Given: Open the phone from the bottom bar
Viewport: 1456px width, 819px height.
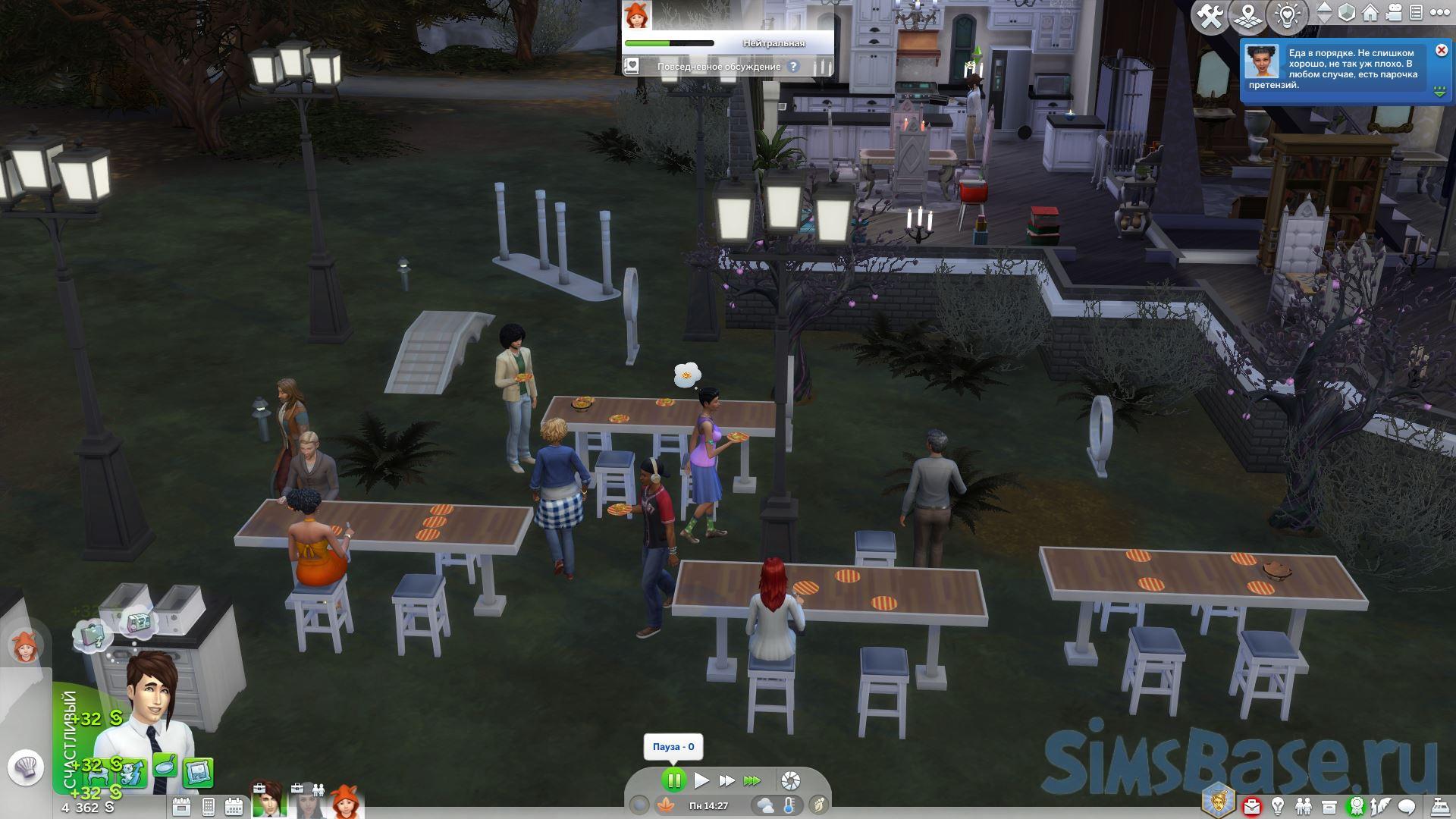Looking at the screenshot, I should click(209, 806).
